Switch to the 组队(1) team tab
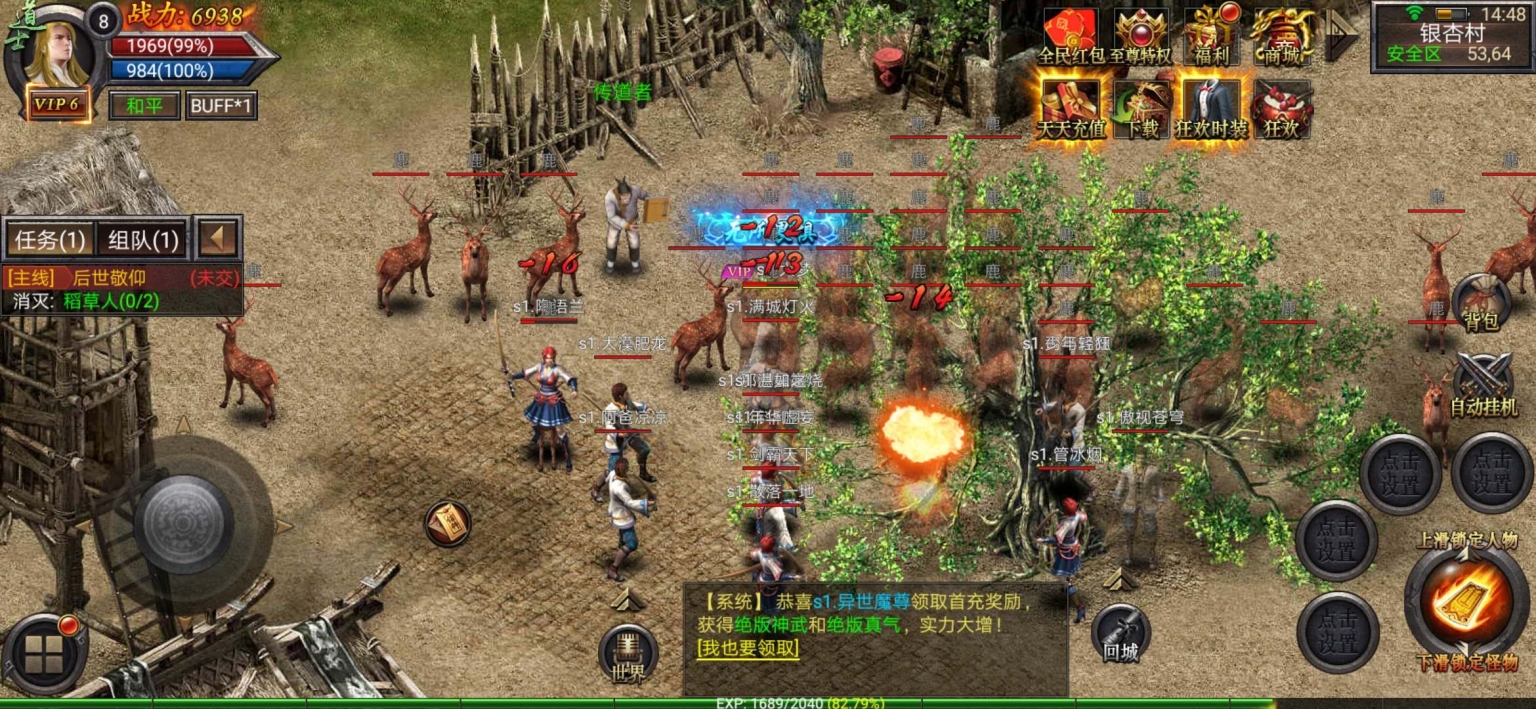 143,240
